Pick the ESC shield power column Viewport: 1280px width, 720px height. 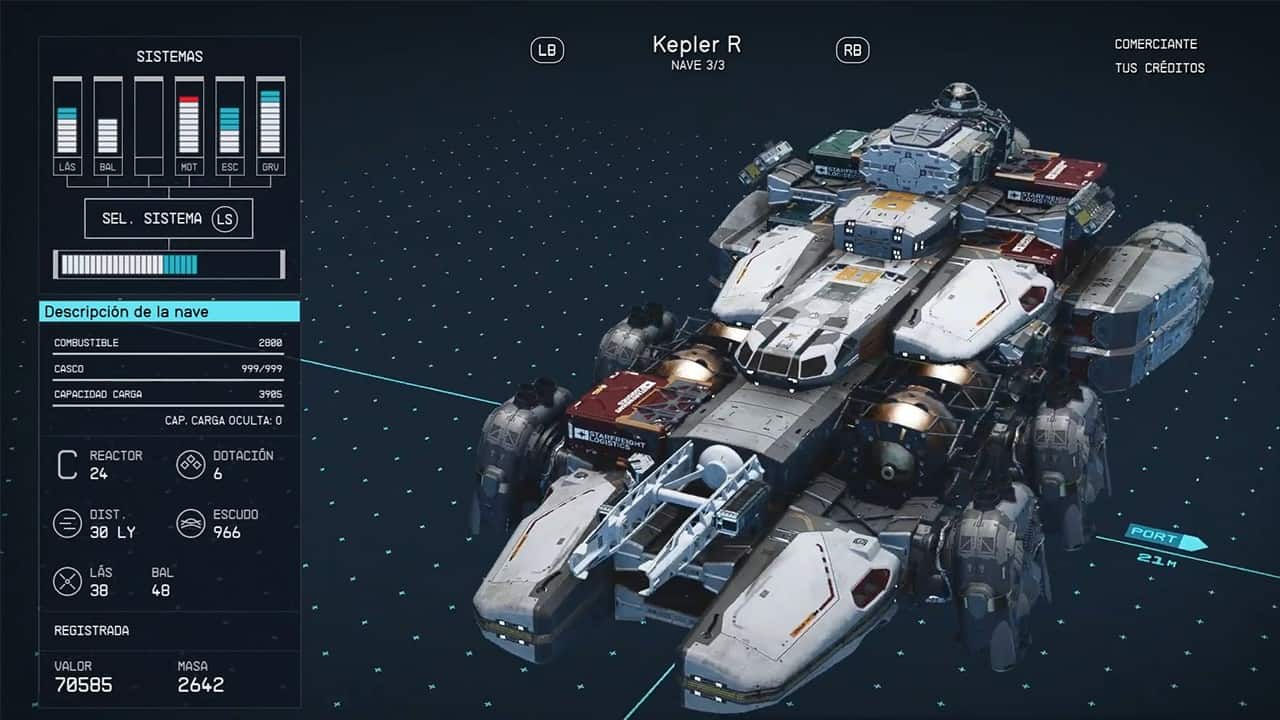(229, 126)
